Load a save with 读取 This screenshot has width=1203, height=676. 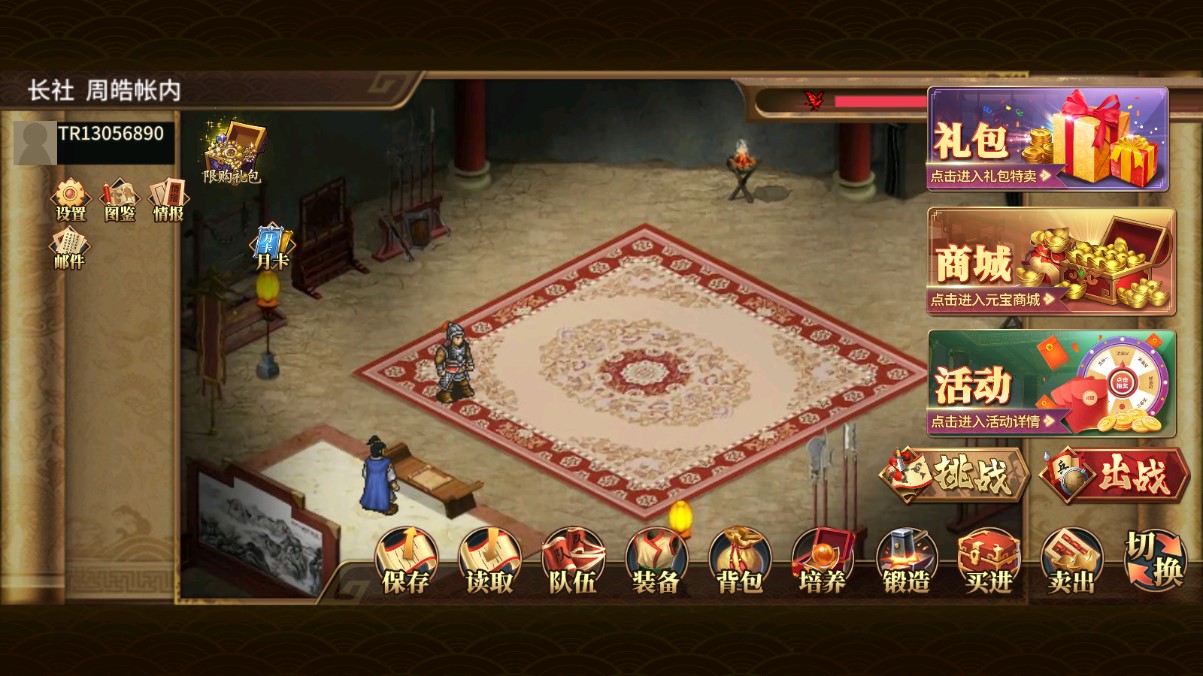tap(489, 562)
